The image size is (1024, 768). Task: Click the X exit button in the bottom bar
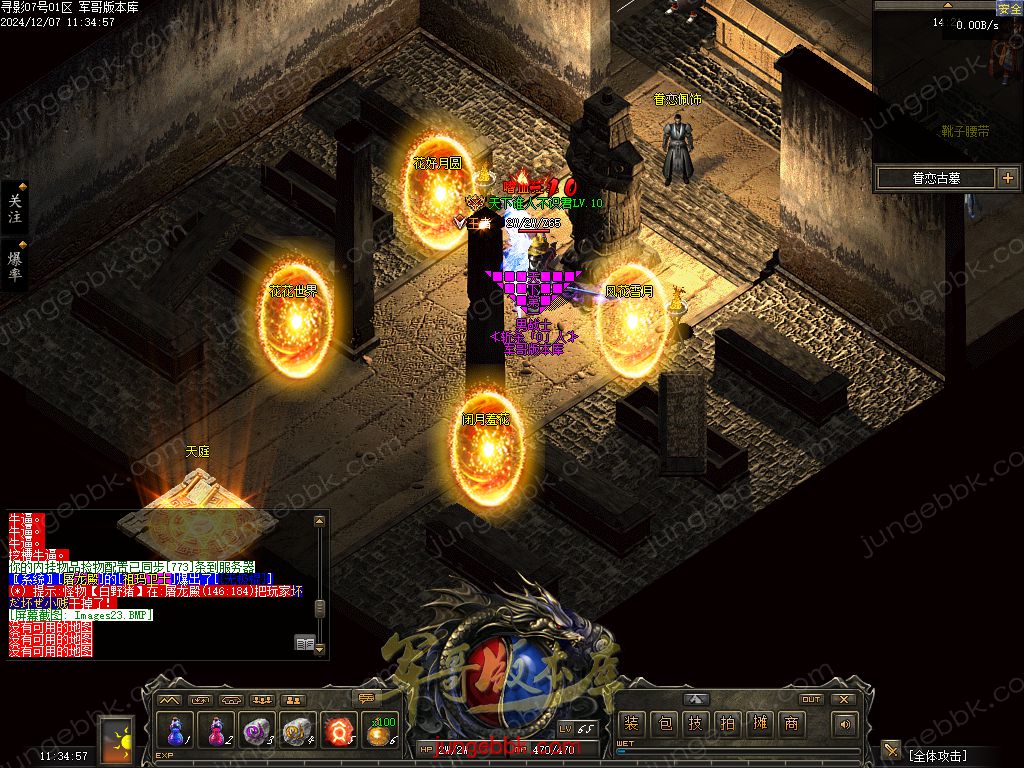[x=844, y=699]
